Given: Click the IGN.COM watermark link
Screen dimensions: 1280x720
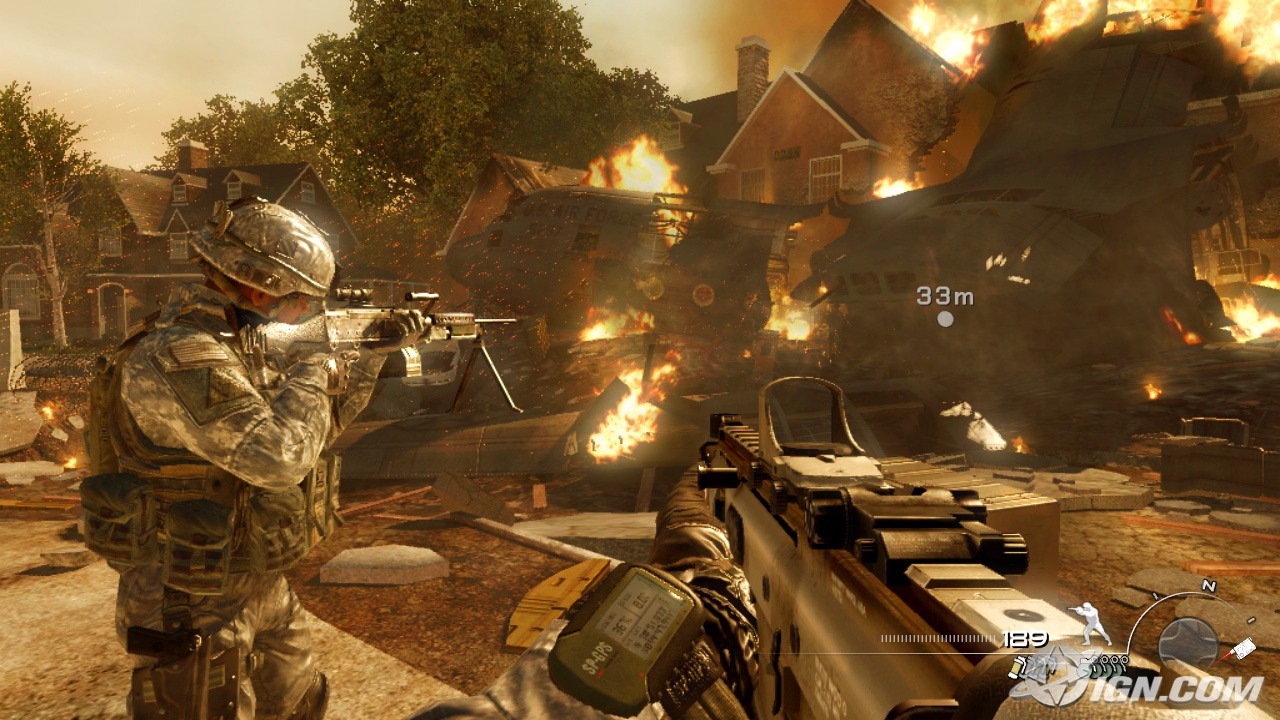Looking at the screenshot, I should (x=1176, y=688).
